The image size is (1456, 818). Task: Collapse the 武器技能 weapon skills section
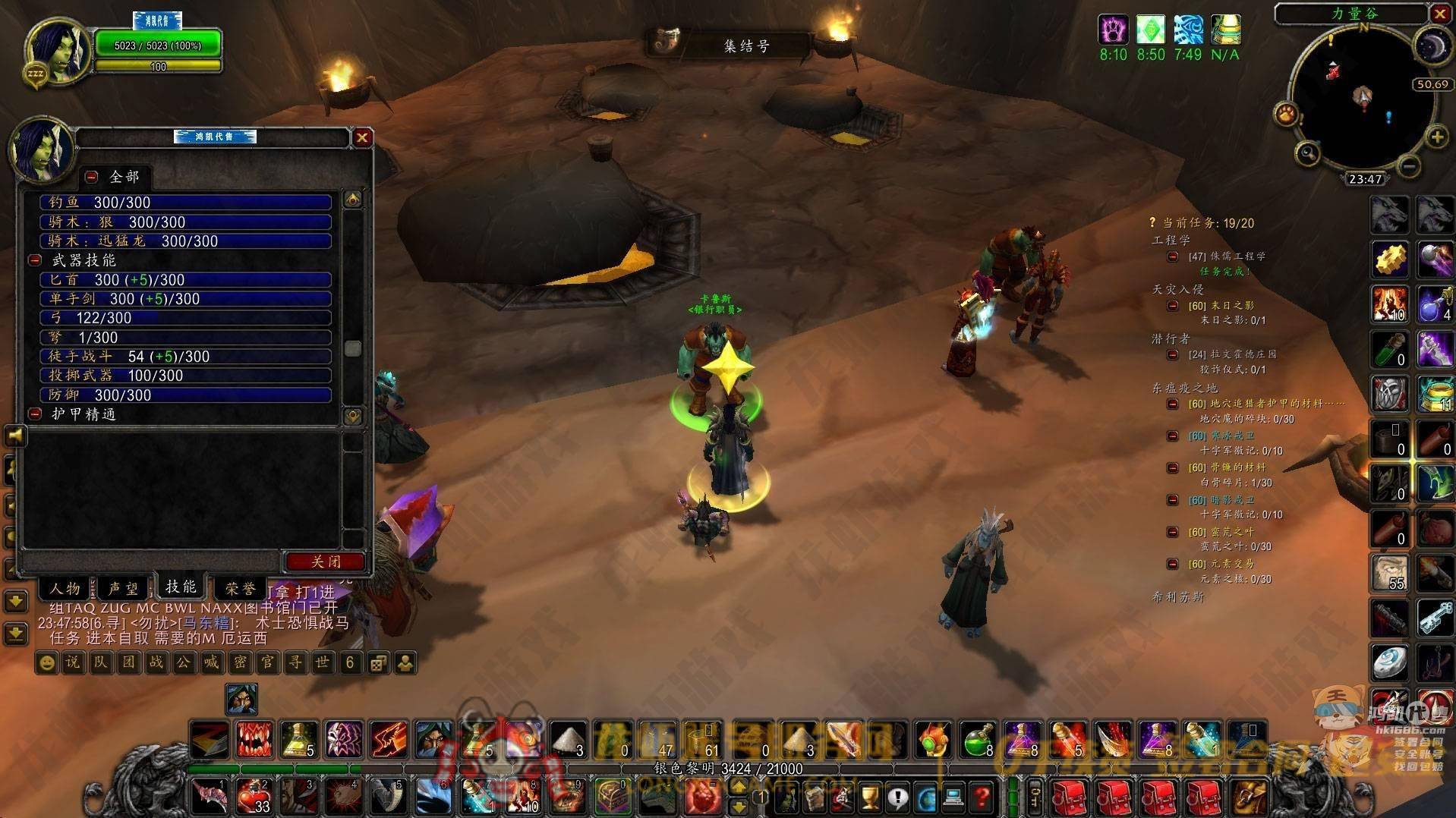point(35,260)
